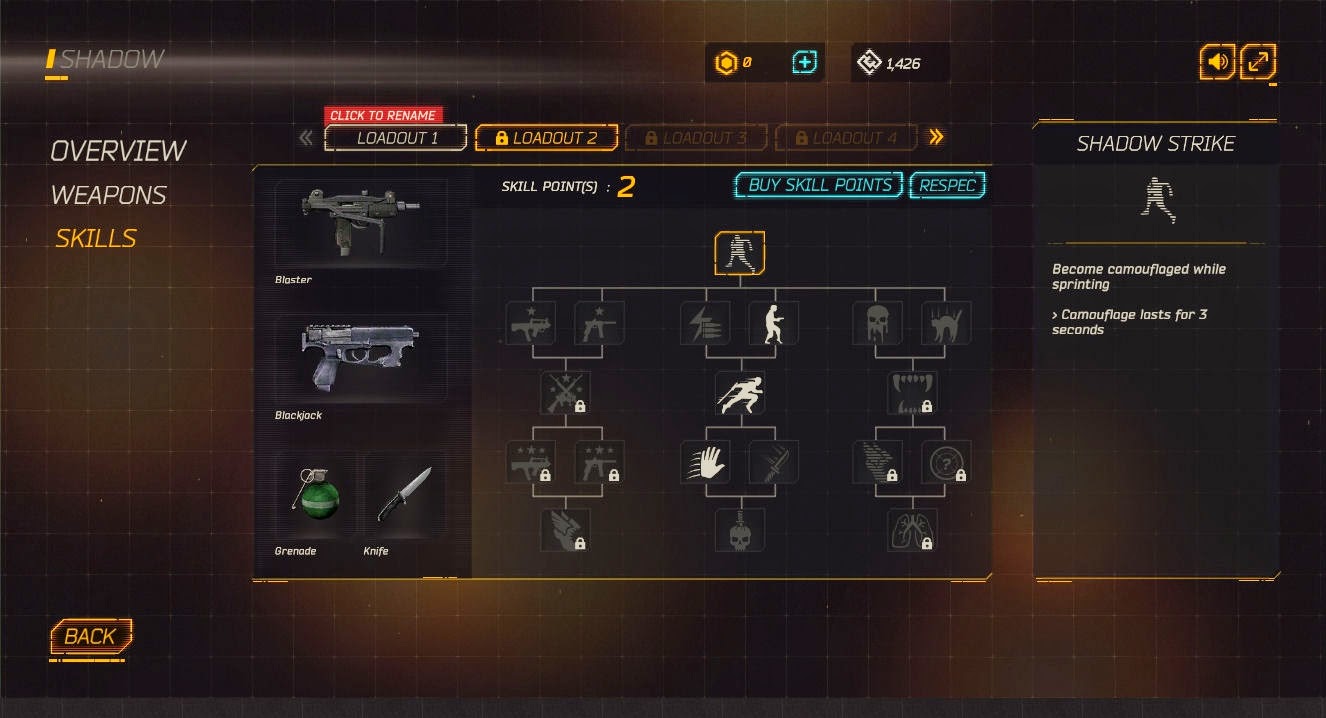
Task: Add currency with the plus button
Action: click(x=804, y=63)
